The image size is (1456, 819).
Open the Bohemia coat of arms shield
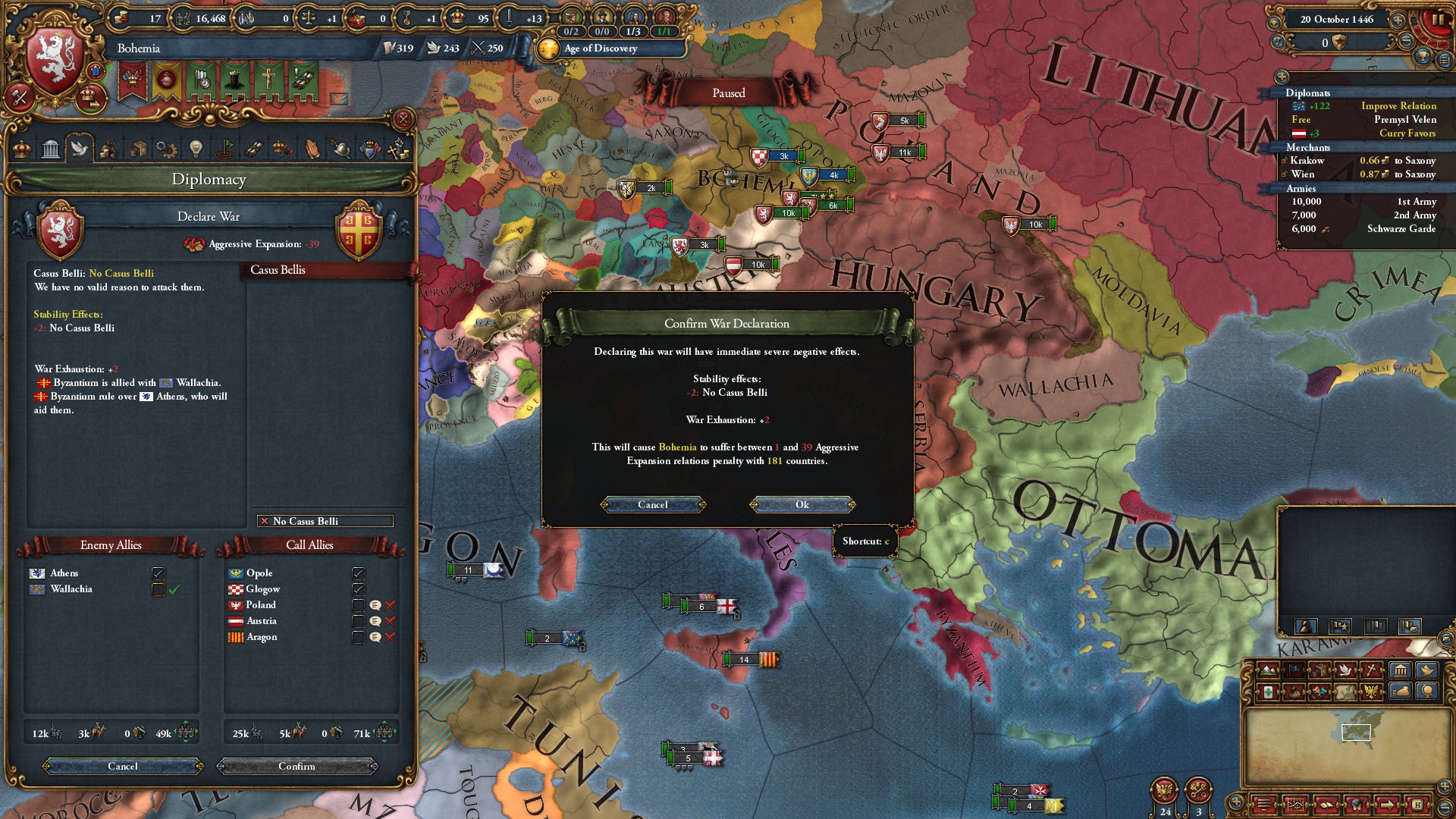click(x=55, y=61)
